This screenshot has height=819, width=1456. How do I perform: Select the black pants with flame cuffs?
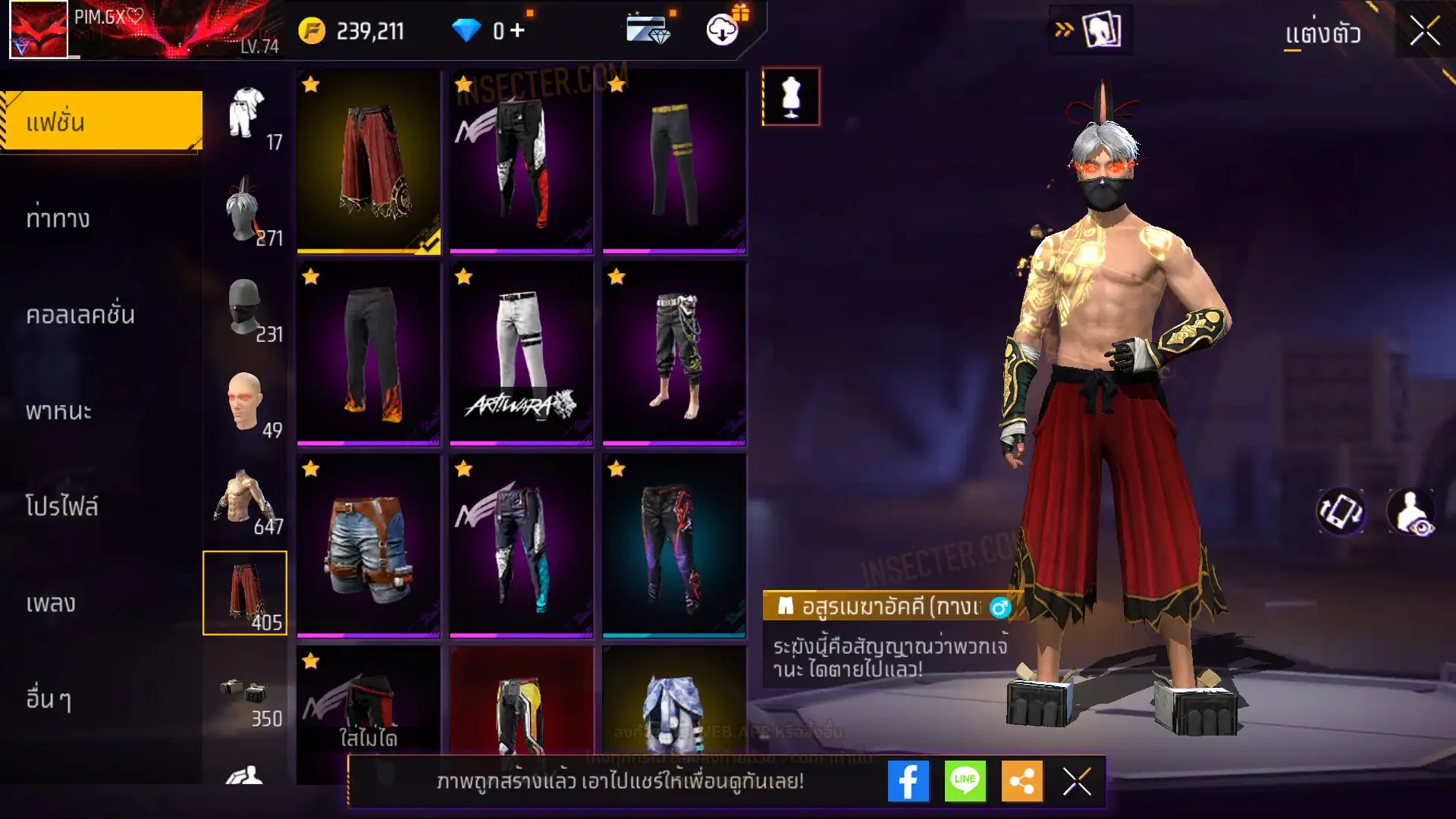(369, 353)
